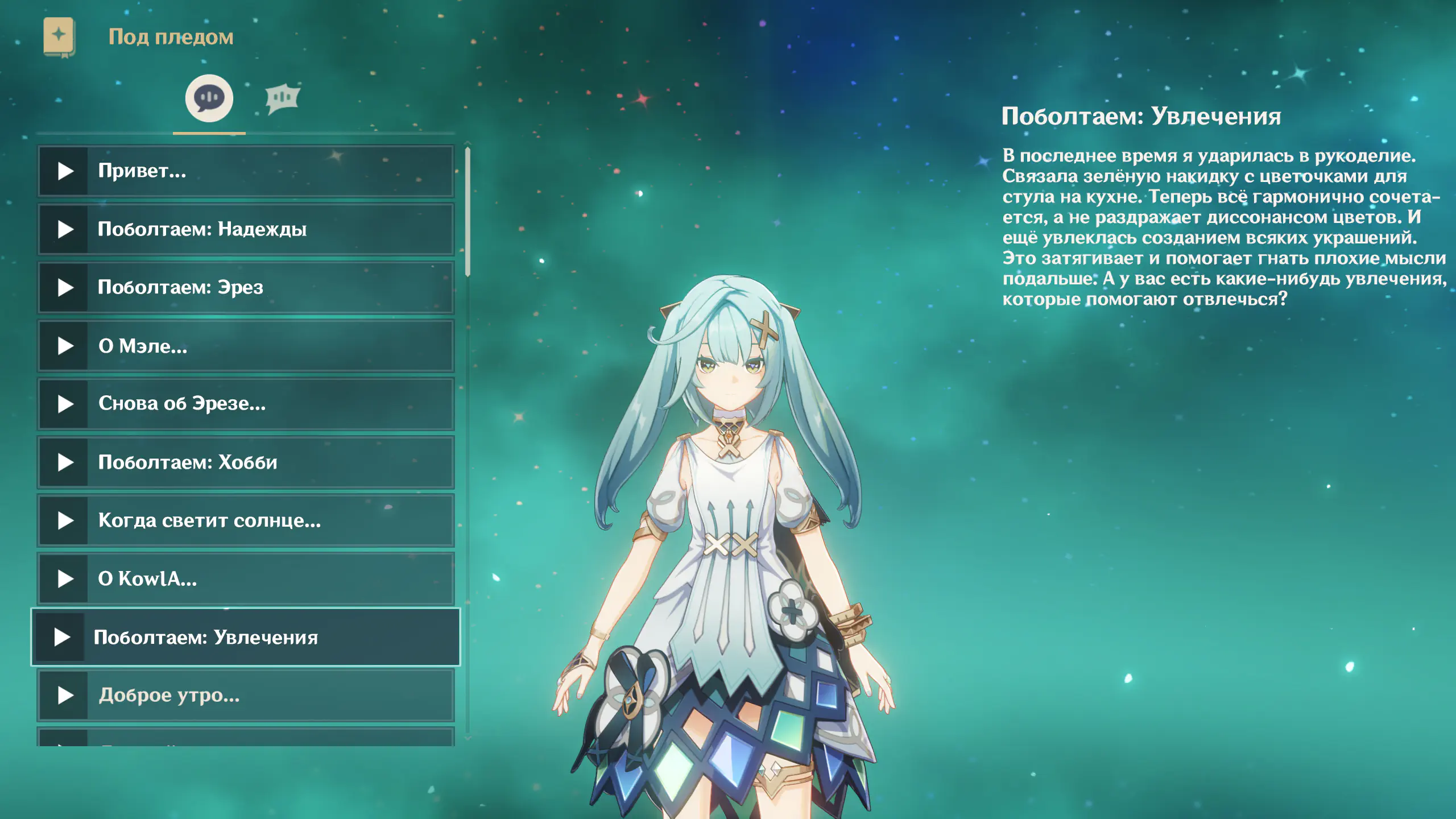Click the golden book profile icon

tap(59, 37)
